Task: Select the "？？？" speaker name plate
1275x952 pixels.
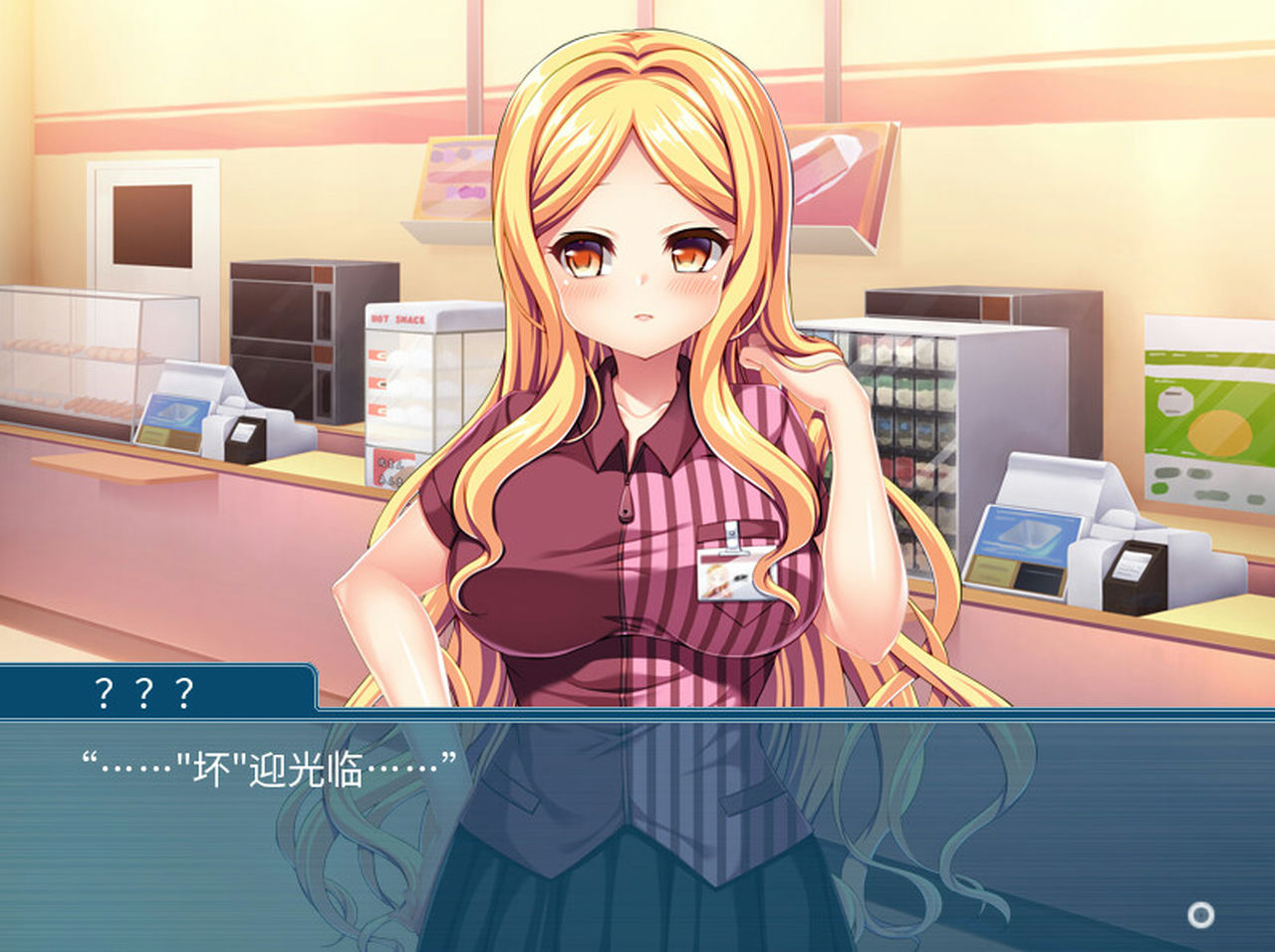Action: [143, 688]
